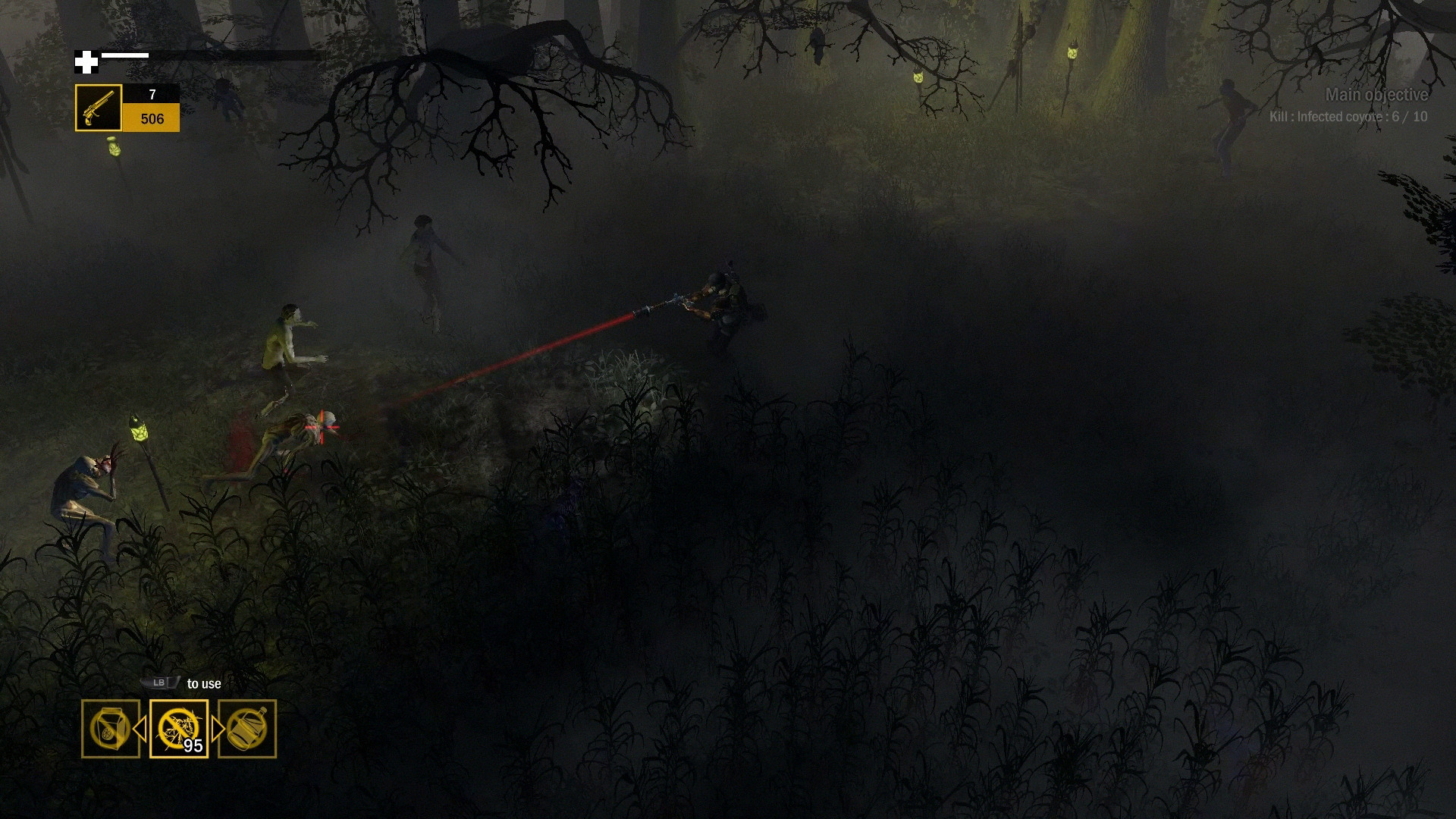1456x819 pixels.
Task: Select the equipped pistol weapon icon
Action: pyautogui.click(x=99, y=108)
